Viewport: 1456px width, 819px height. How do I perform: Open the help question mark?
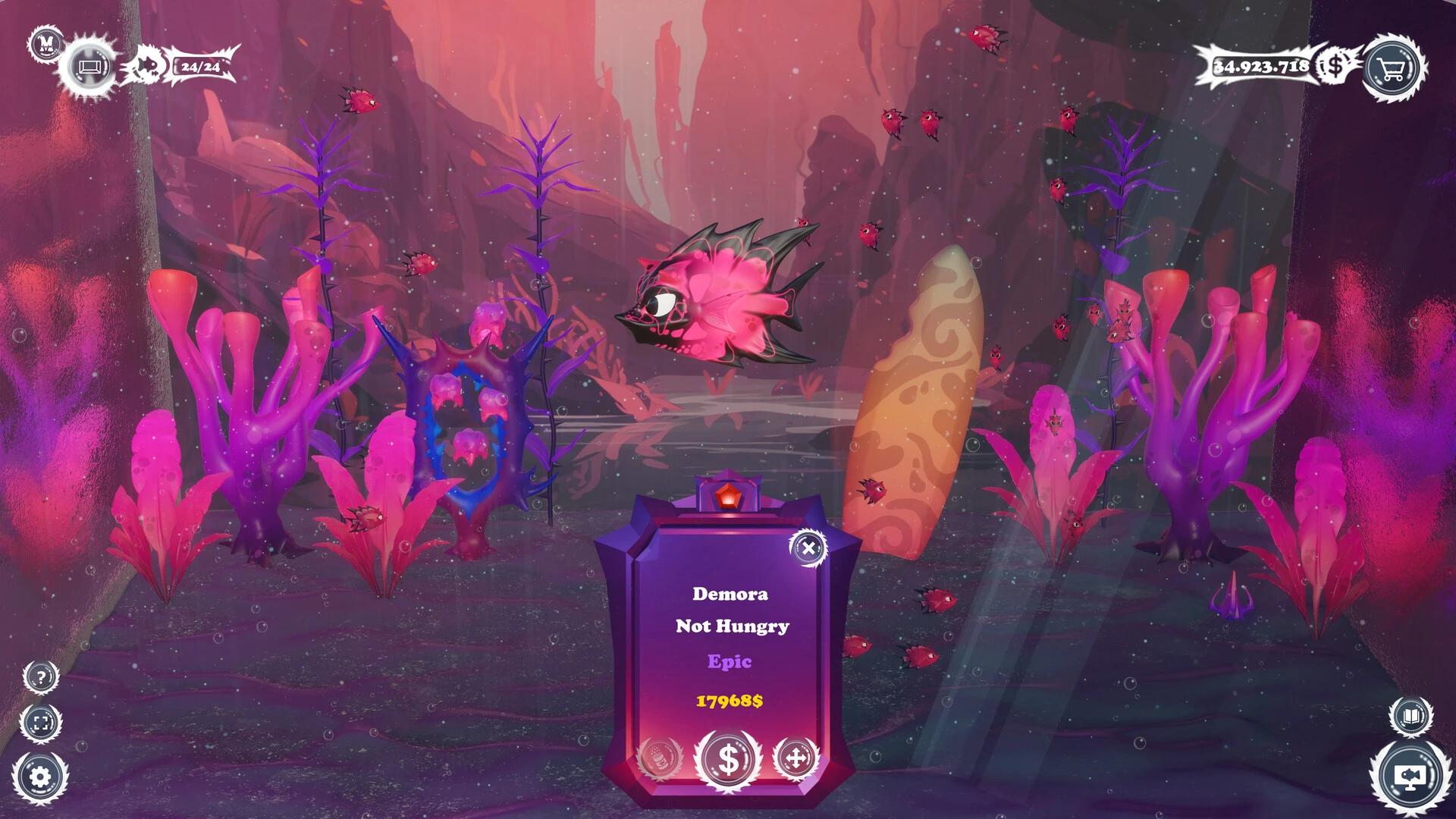click(x=42, y=676)
